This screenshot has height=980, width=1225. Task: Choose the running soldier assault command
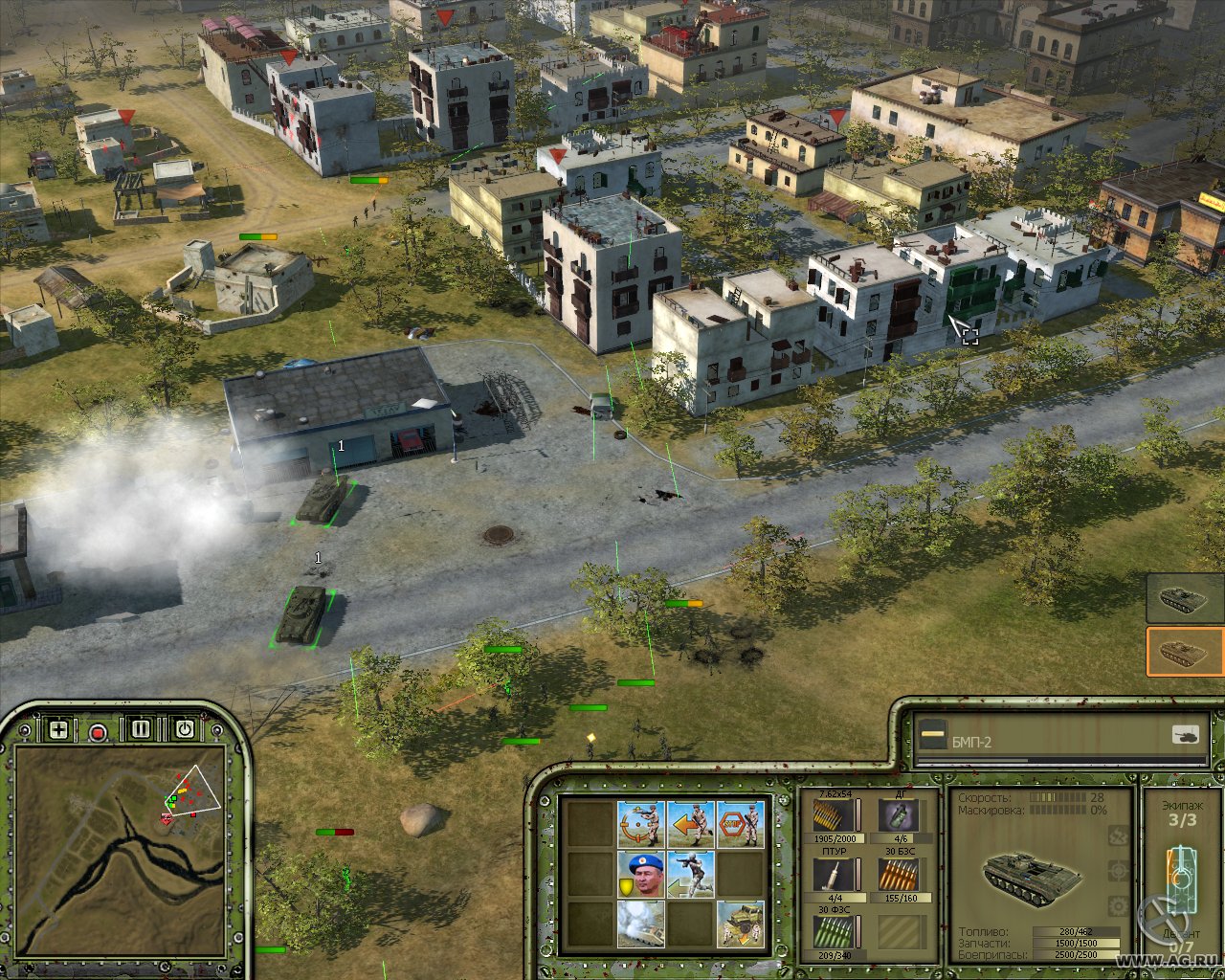(x=690, y=874)
